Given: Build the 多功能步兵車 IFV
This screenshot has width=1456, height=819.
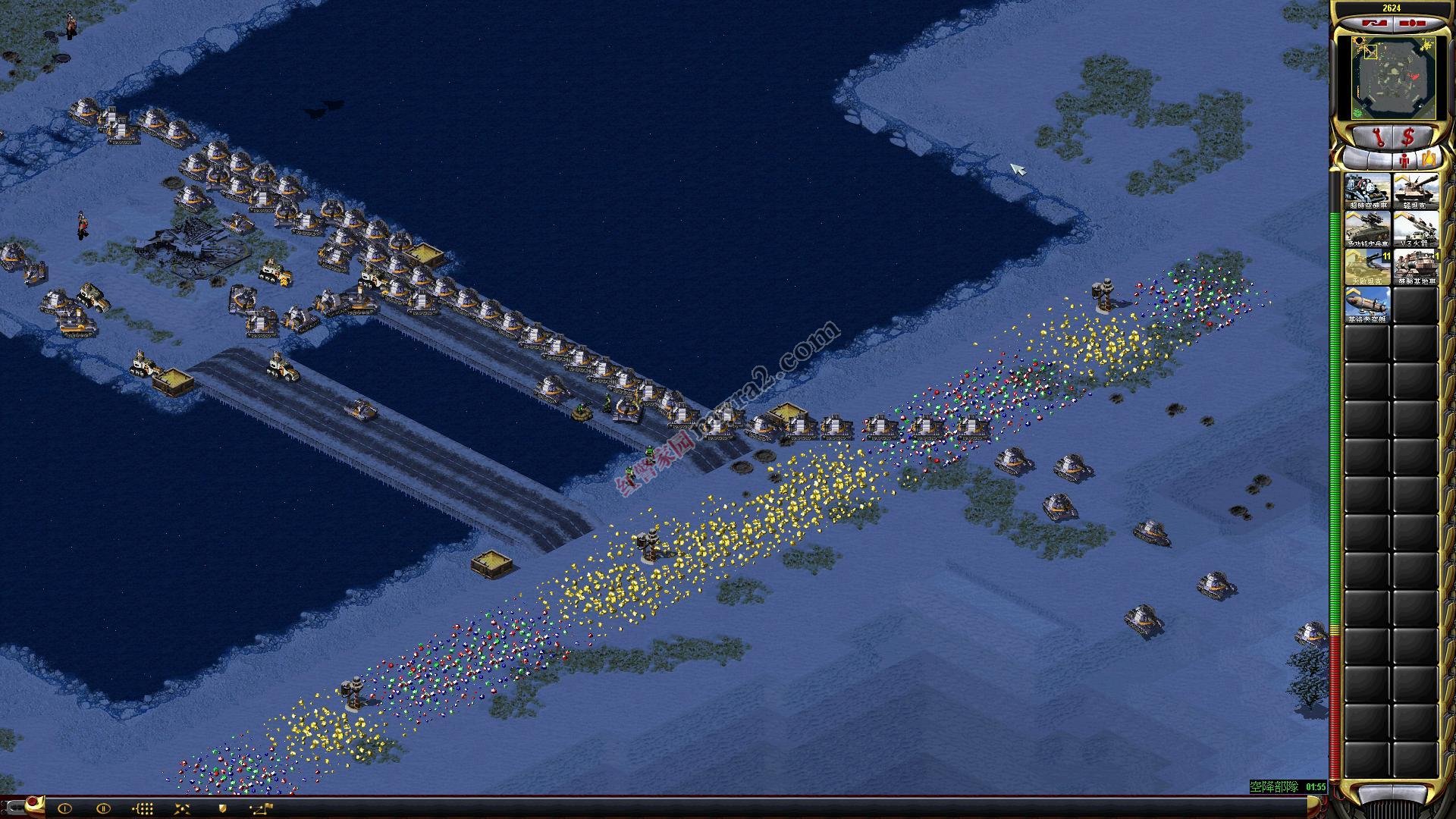Looking at the screenshot, I should tap(1367, 229).
